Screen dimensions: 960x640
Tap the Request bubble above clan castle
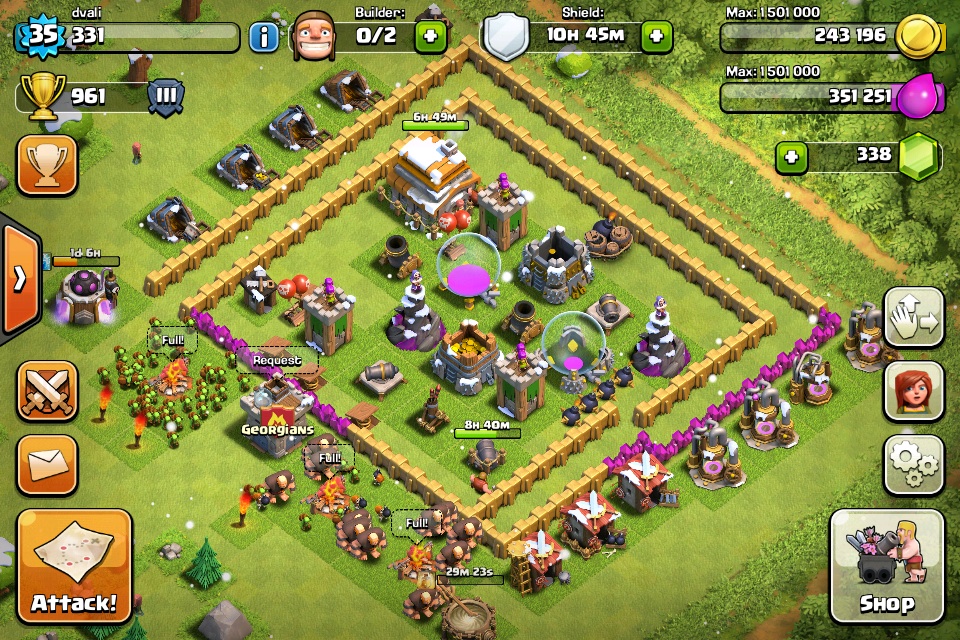pos(277,360)
